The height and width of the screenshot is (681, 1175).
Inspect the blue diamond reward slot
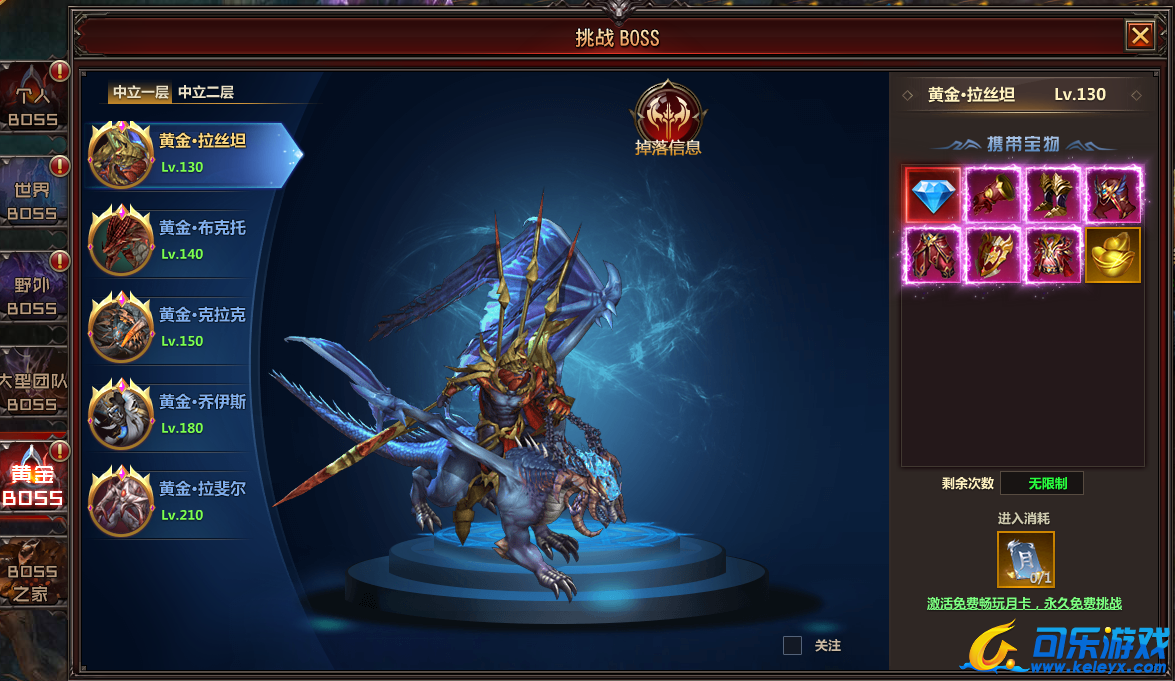933,194
